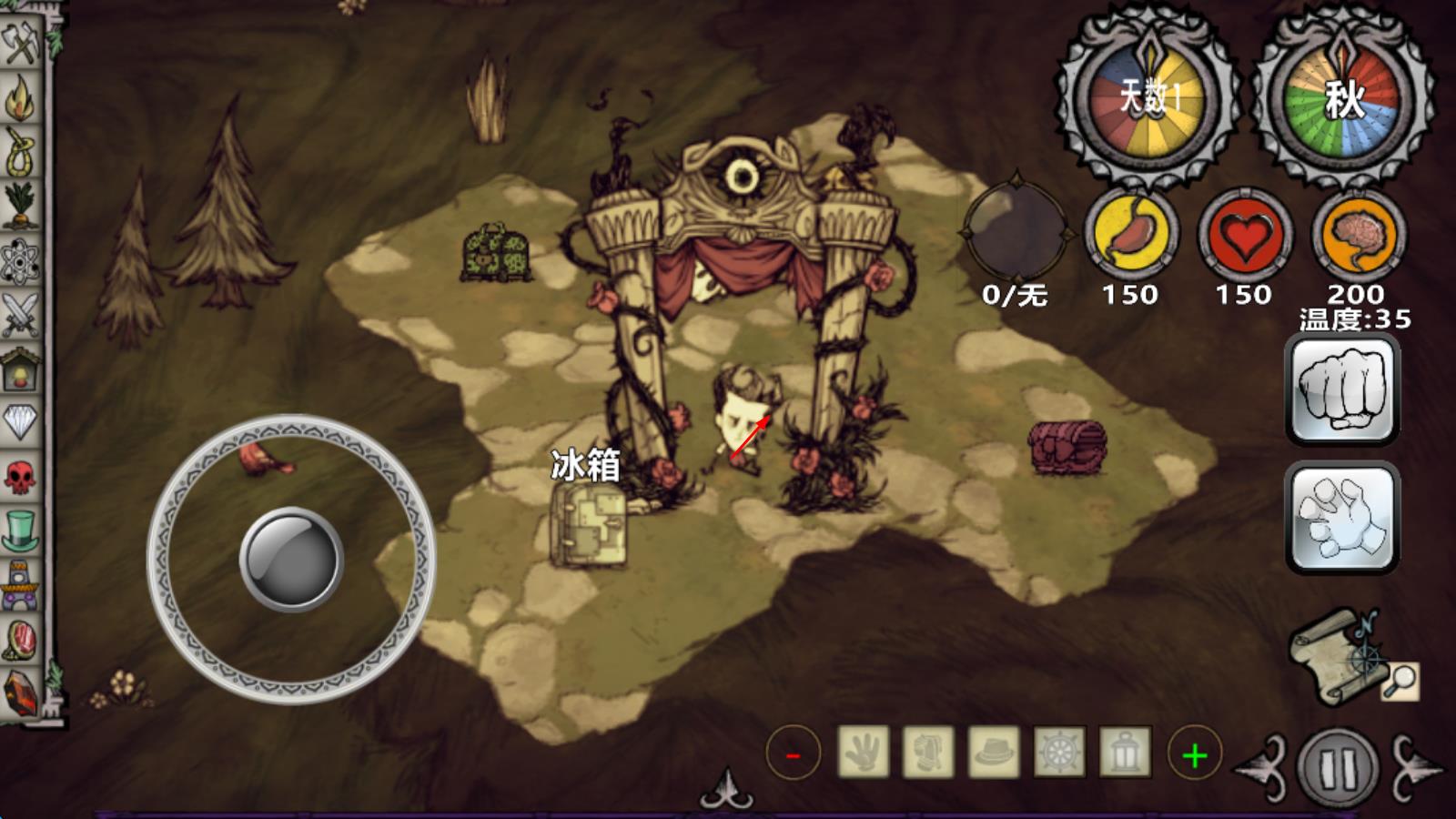The width and height of the screenshot is (1456, 819).
Task: Choose the crossed swords fight tab
Action: click(x=20, y=314)
